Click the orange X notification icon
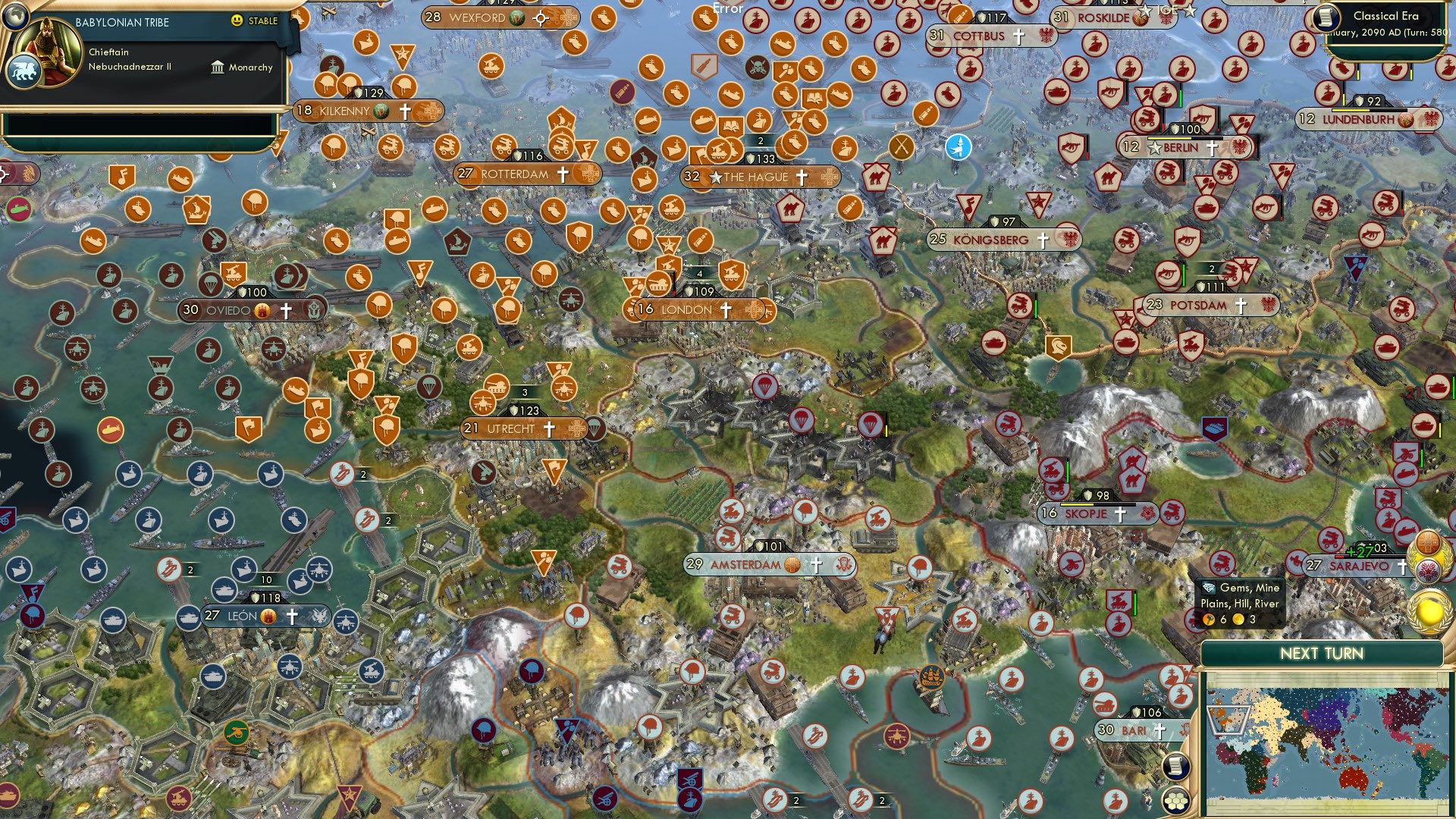This screenshot has height=819, width=1456. (901, 148)
